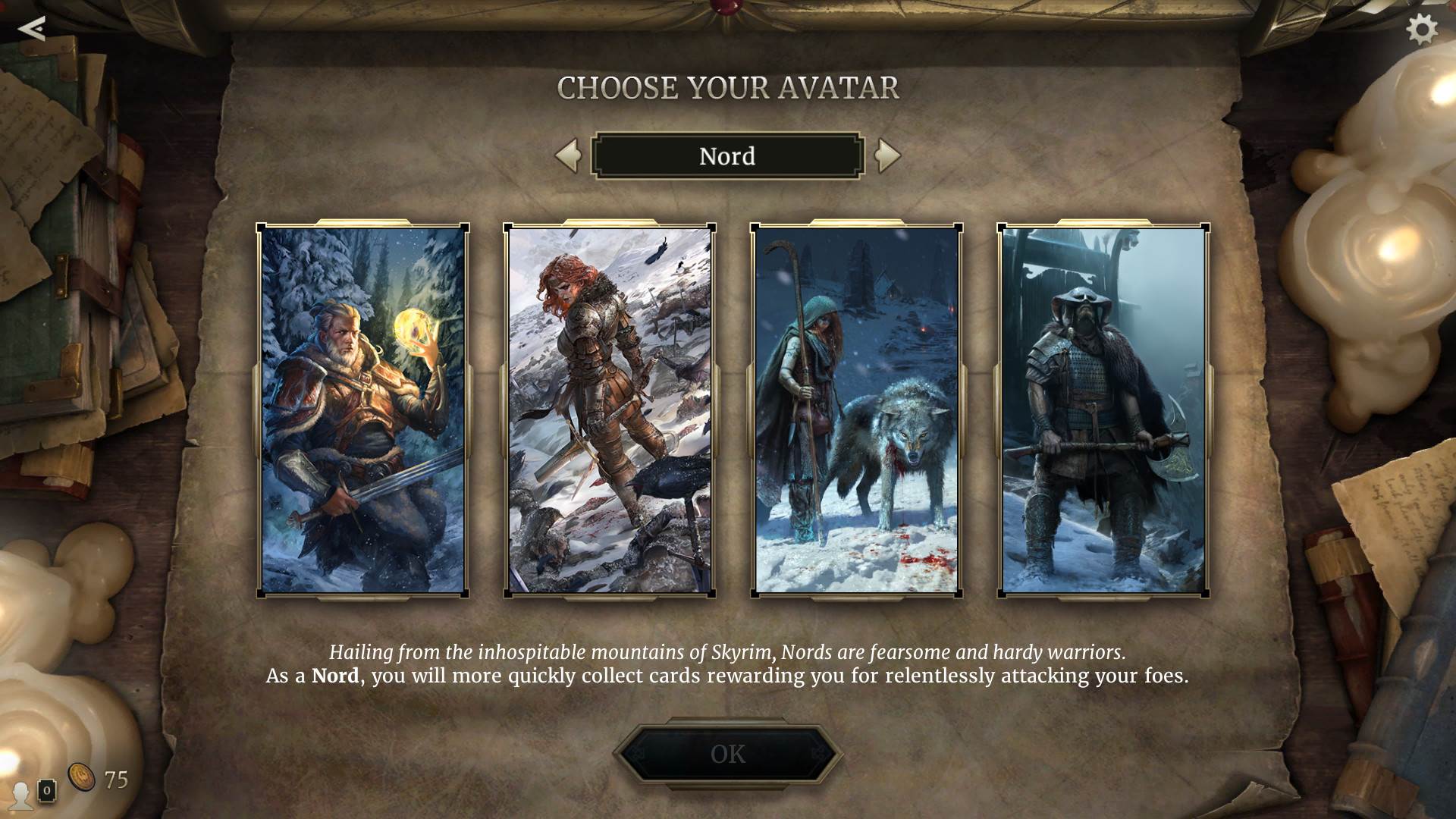Pick the hooded woman with wolf avatar
1456x819 pixels.
[857, 410]
